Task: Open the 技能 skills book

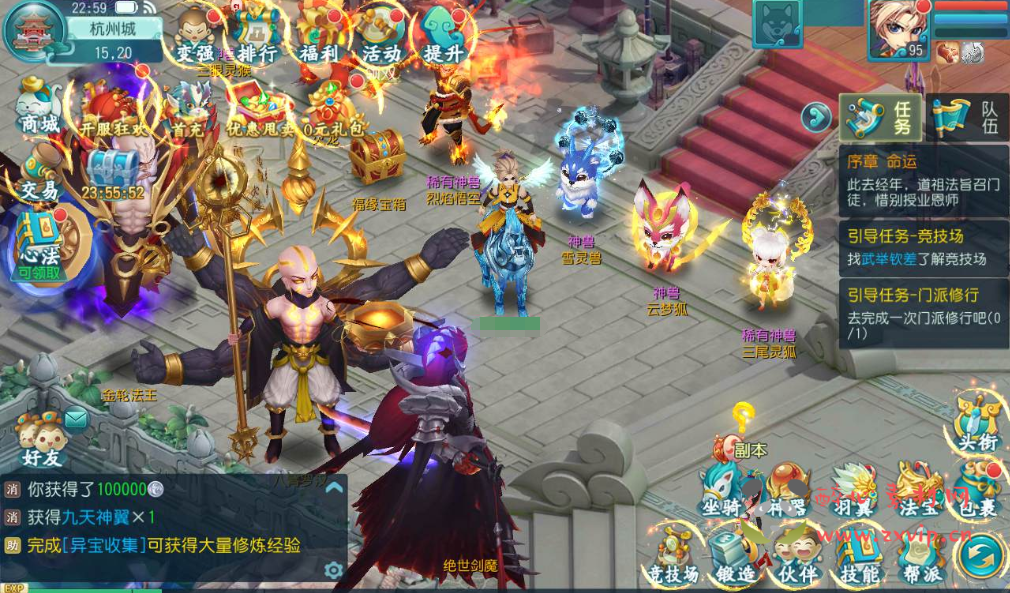Action: 859,555
